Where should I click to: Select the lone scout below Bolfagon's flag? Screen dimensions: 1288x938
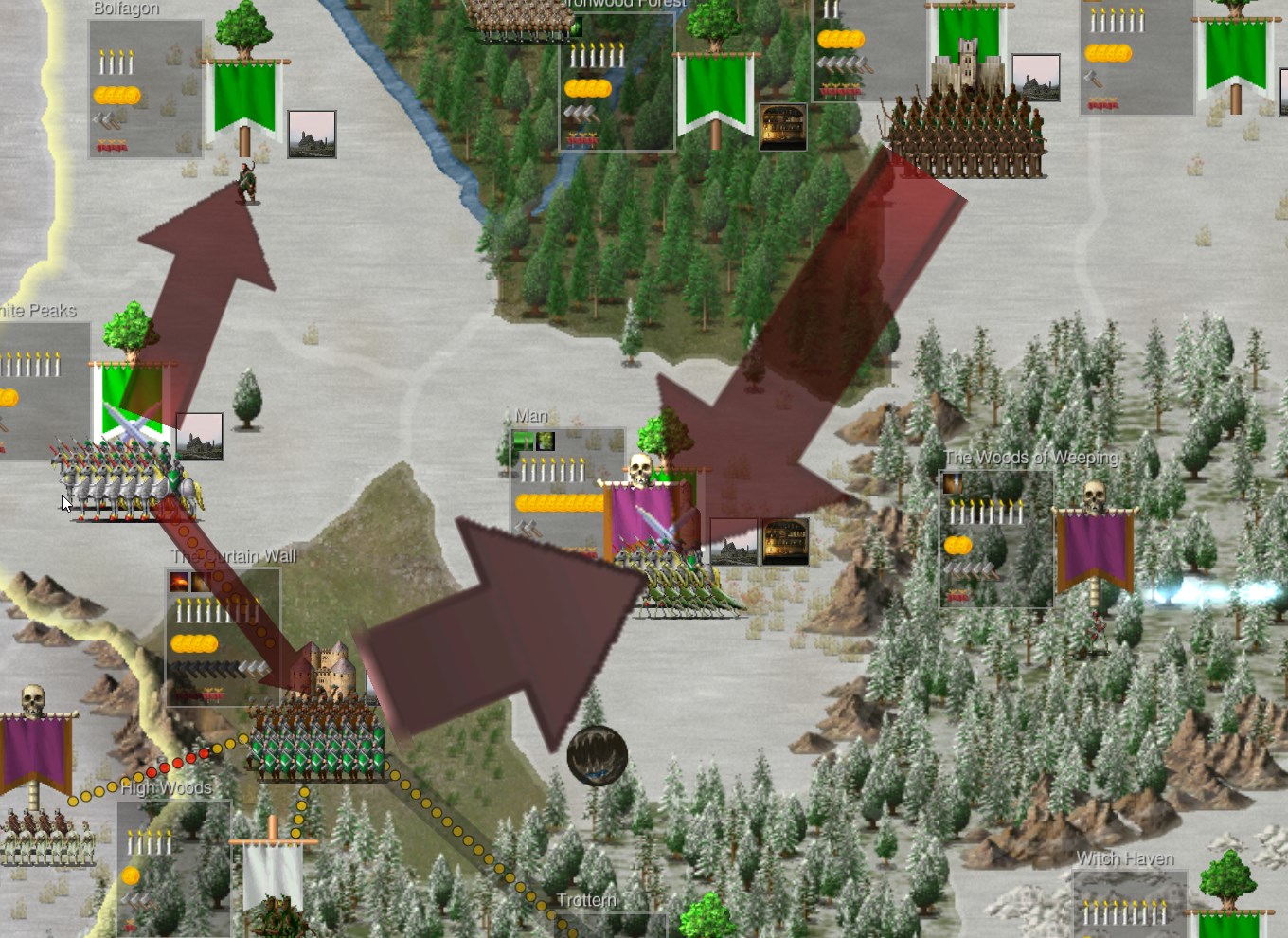(x=246, y=183)
